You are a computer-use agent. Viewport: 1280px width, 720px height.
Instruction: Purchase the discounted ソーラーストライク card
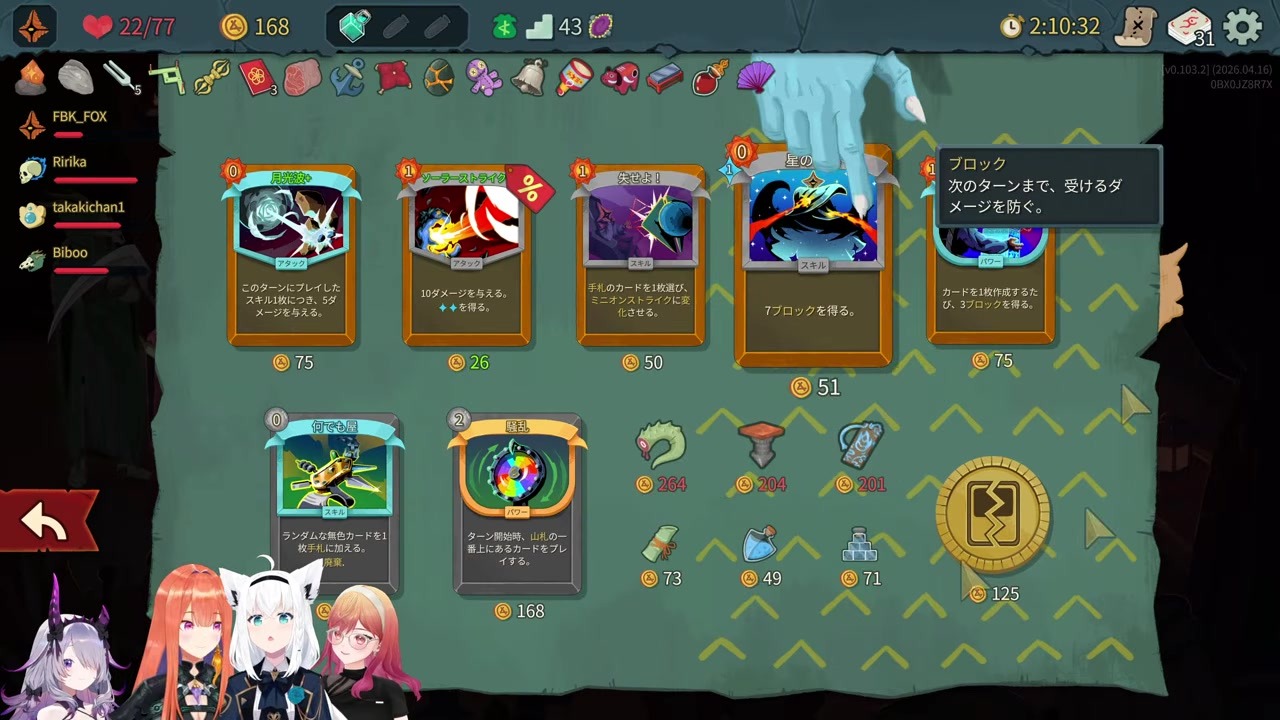point(467,255)
